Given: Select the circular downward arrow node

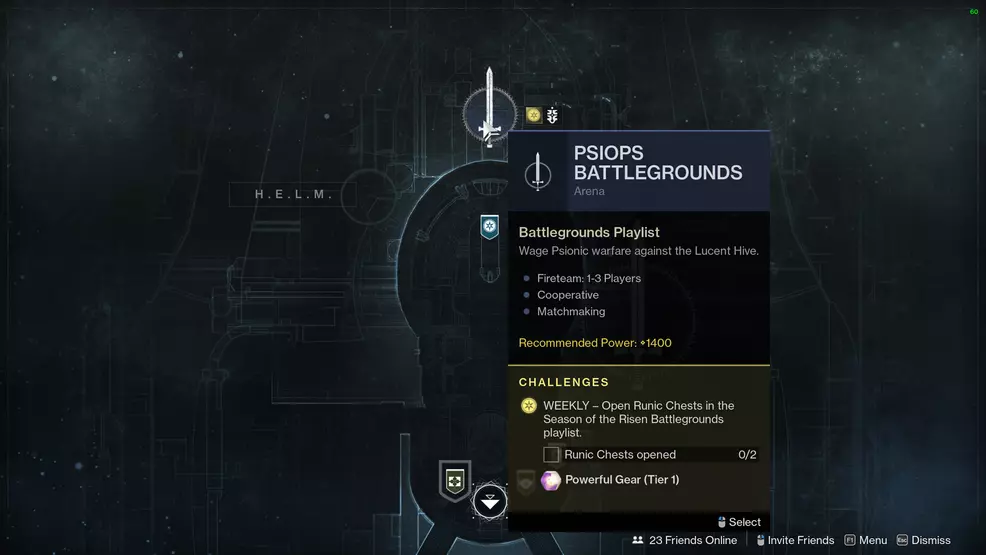Looking at the screenshot, I should tap(490, 502).
